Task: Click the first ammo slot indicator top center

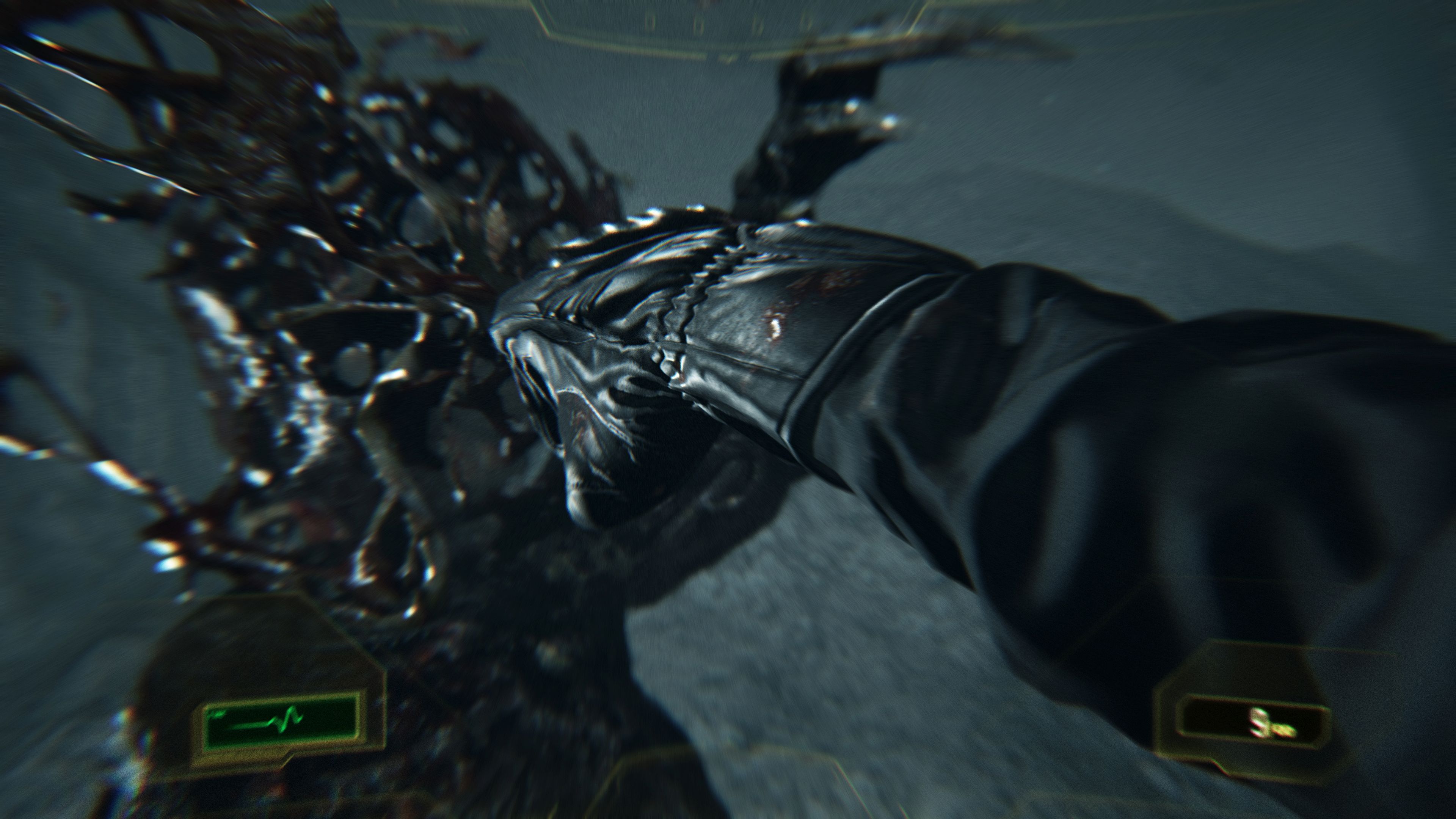Action: [x=650, y=24]
